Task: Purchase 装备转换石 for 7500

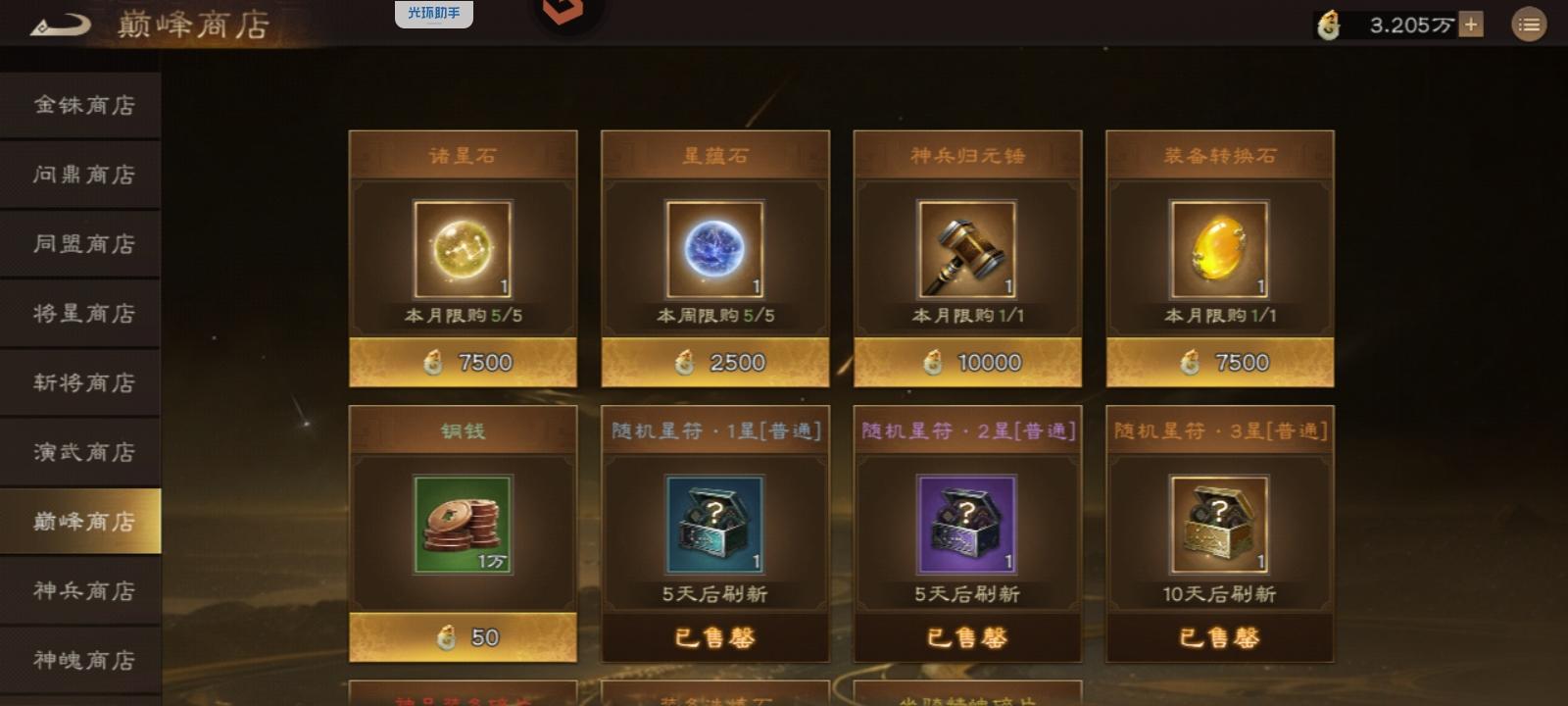Action: click(1218, 361)
